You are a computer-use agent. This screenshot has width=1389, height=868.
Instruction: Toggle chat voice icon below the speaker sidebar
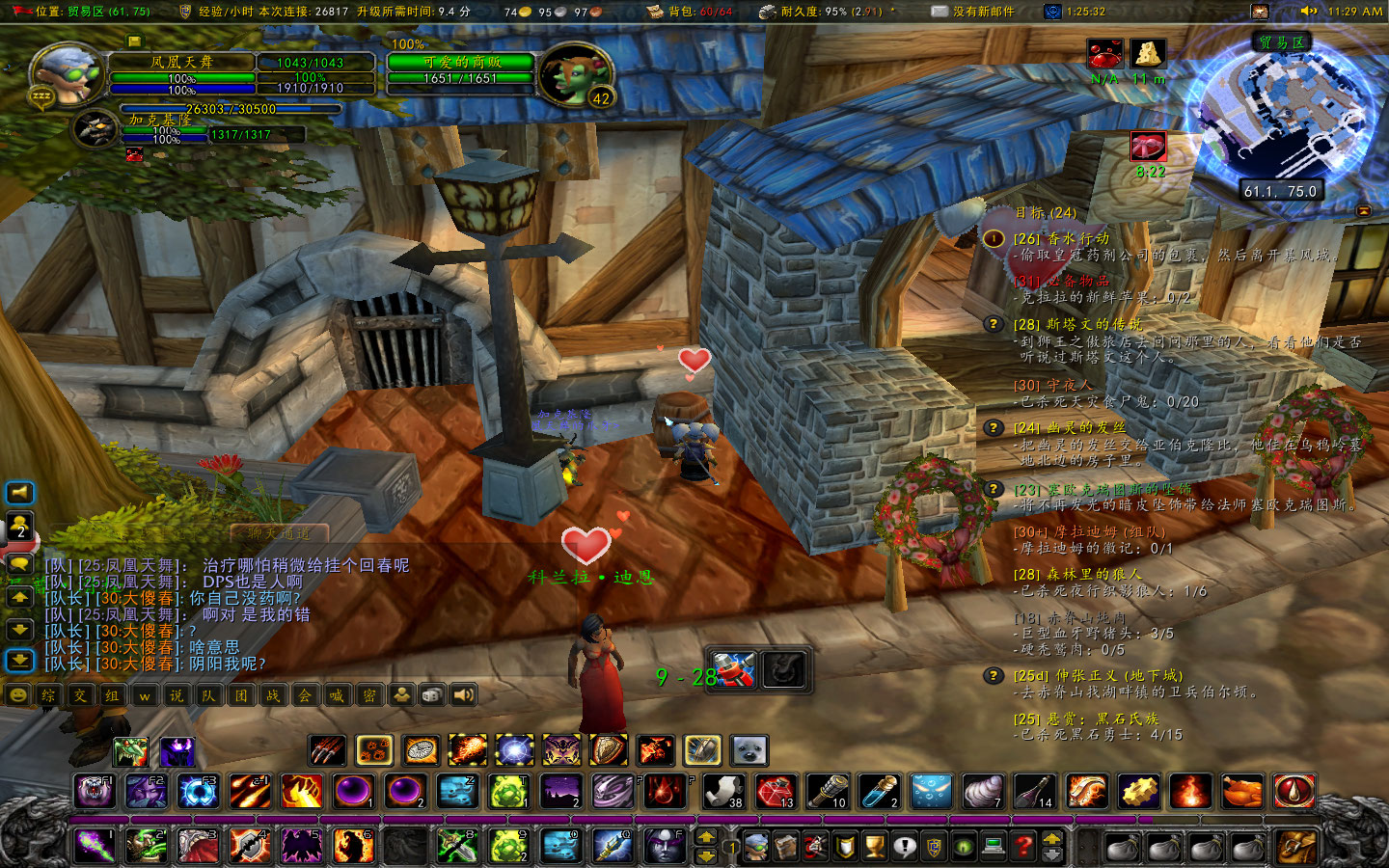[x=18, y=564]
